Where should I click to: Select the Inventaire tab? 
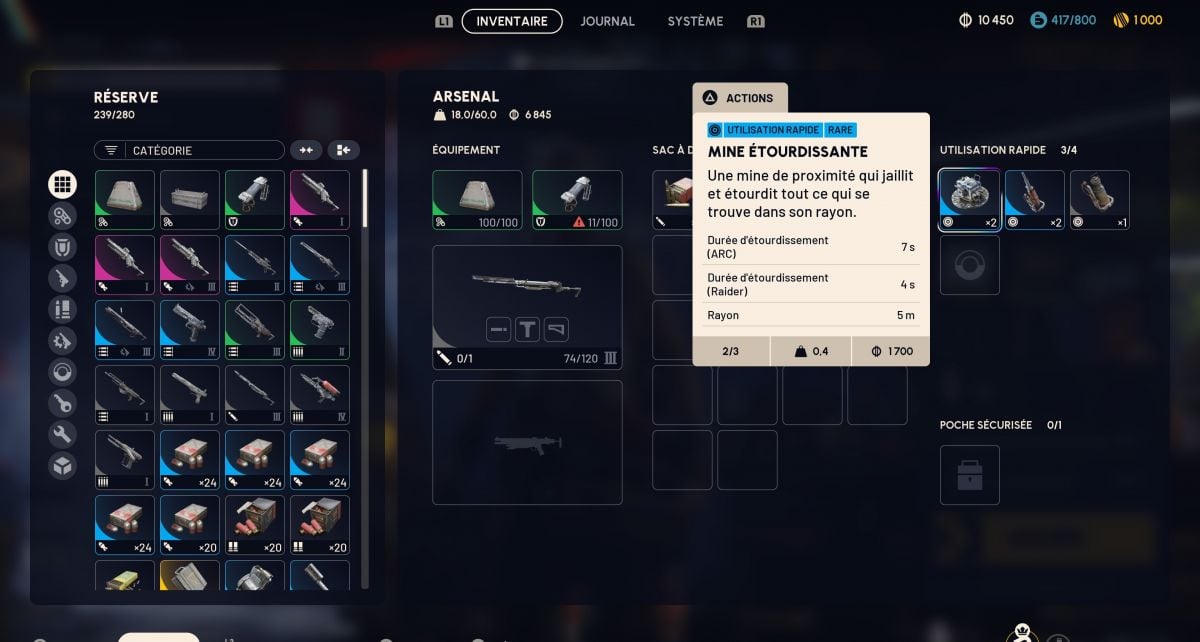512,21
